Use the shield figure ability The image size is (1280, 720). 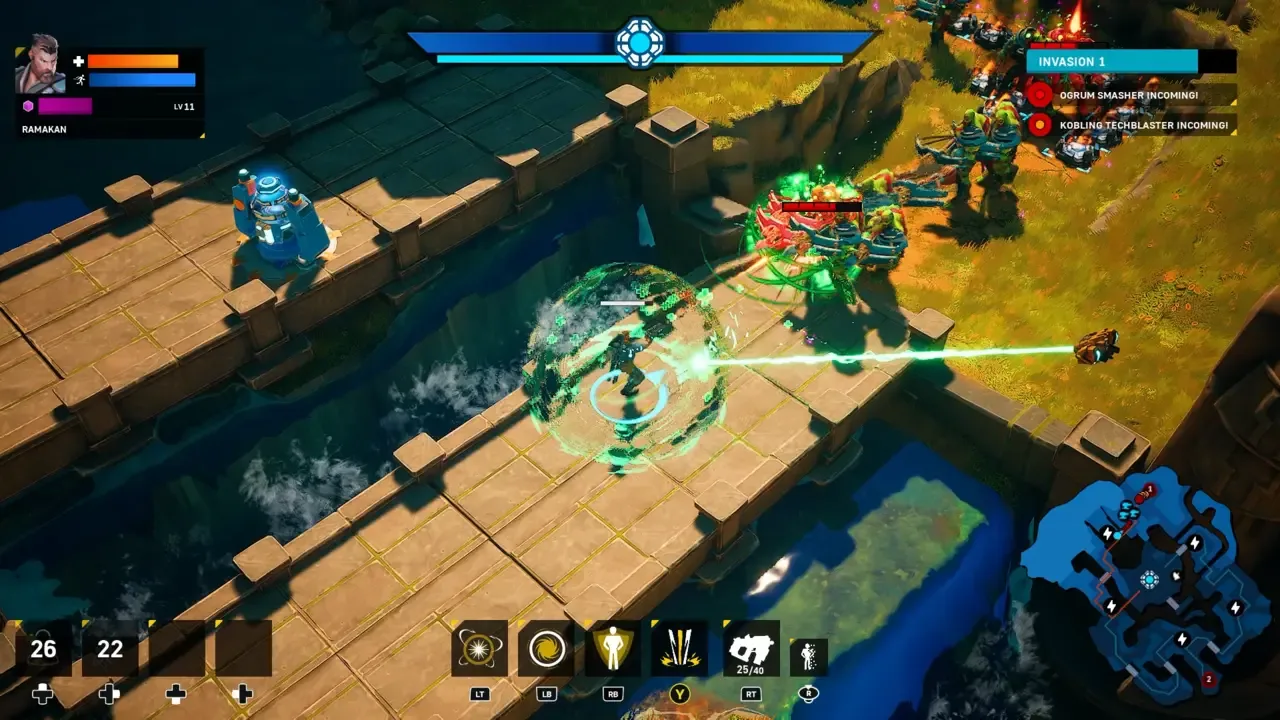pos(612,648)
